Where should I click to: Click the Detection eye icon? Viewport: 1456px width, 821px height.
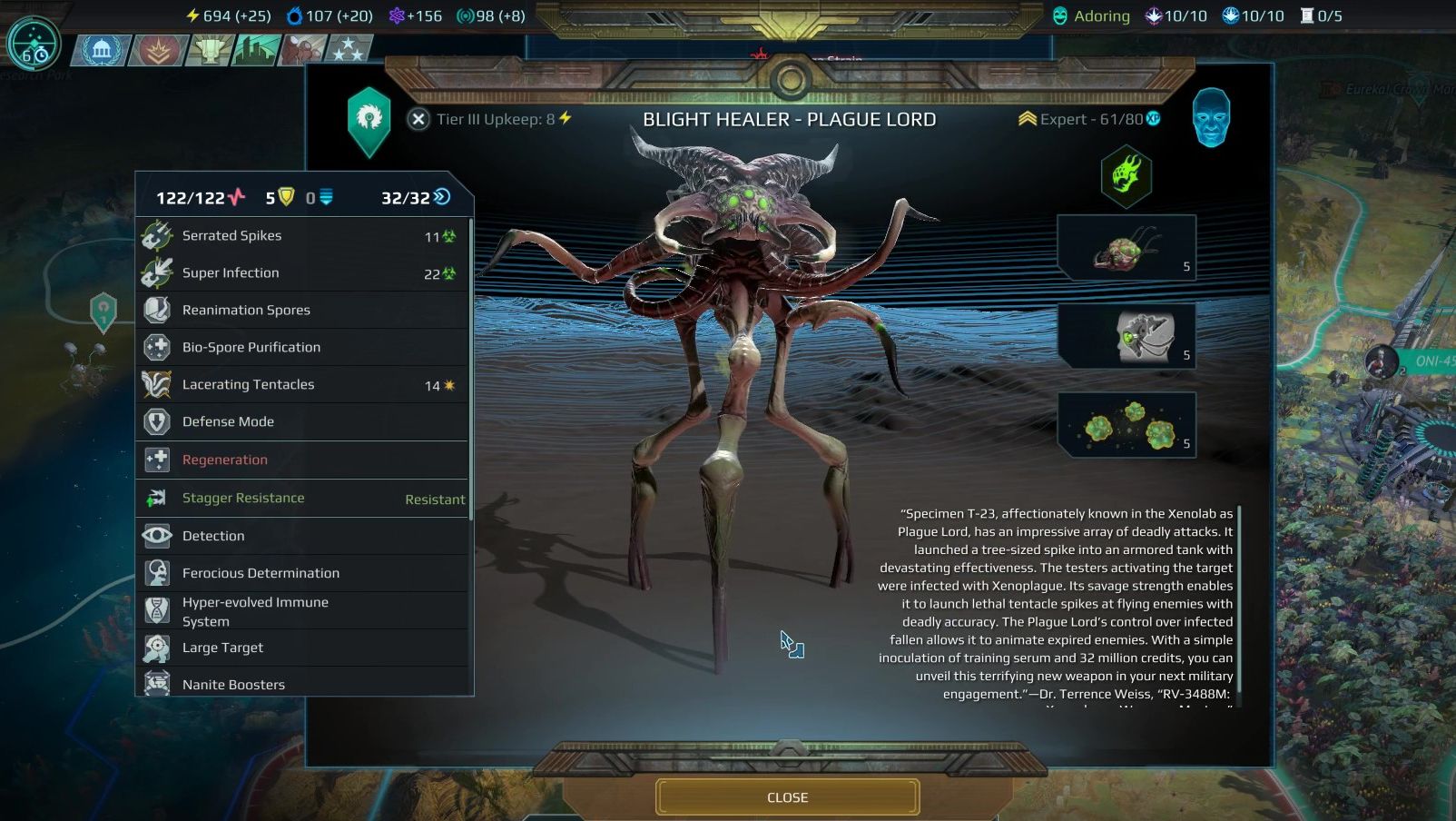pos(156,536)
